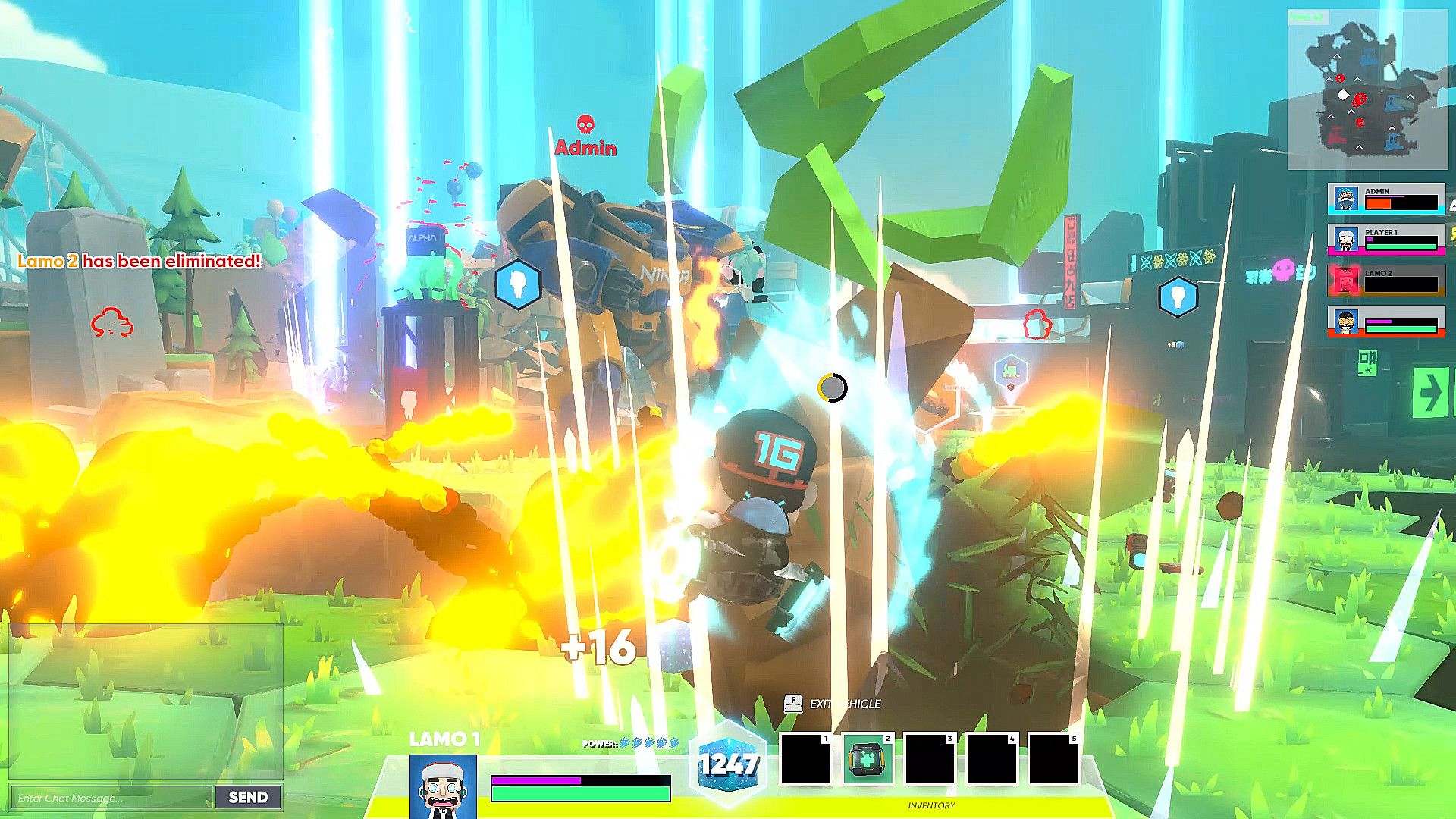Click the LAMO 1 character portrait
Screen dimensions: 1456x819
[x=443, y=786]
